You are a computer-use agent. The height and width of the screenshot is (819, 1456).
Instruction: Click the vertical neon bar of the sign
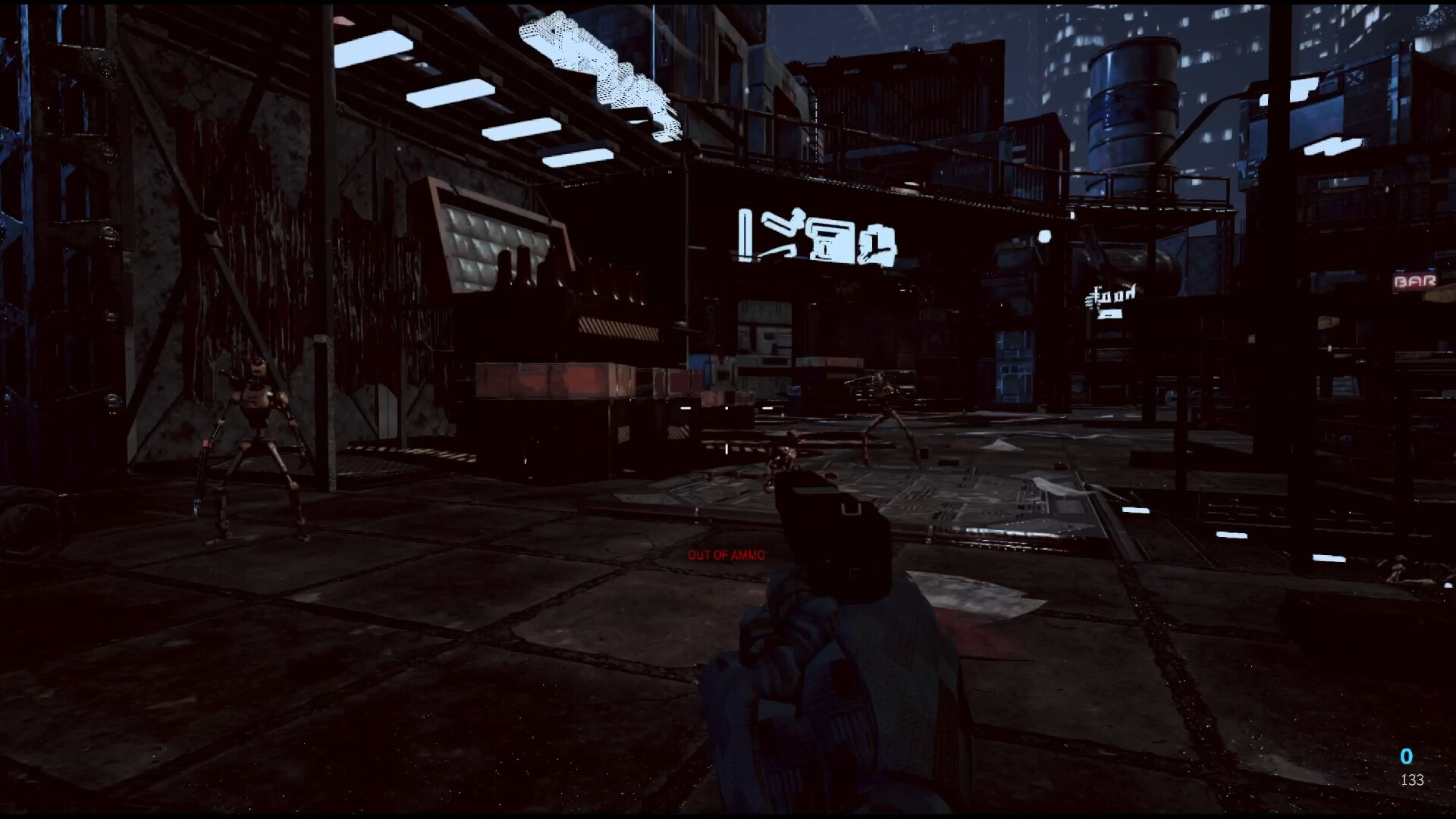tap(745, 234)
